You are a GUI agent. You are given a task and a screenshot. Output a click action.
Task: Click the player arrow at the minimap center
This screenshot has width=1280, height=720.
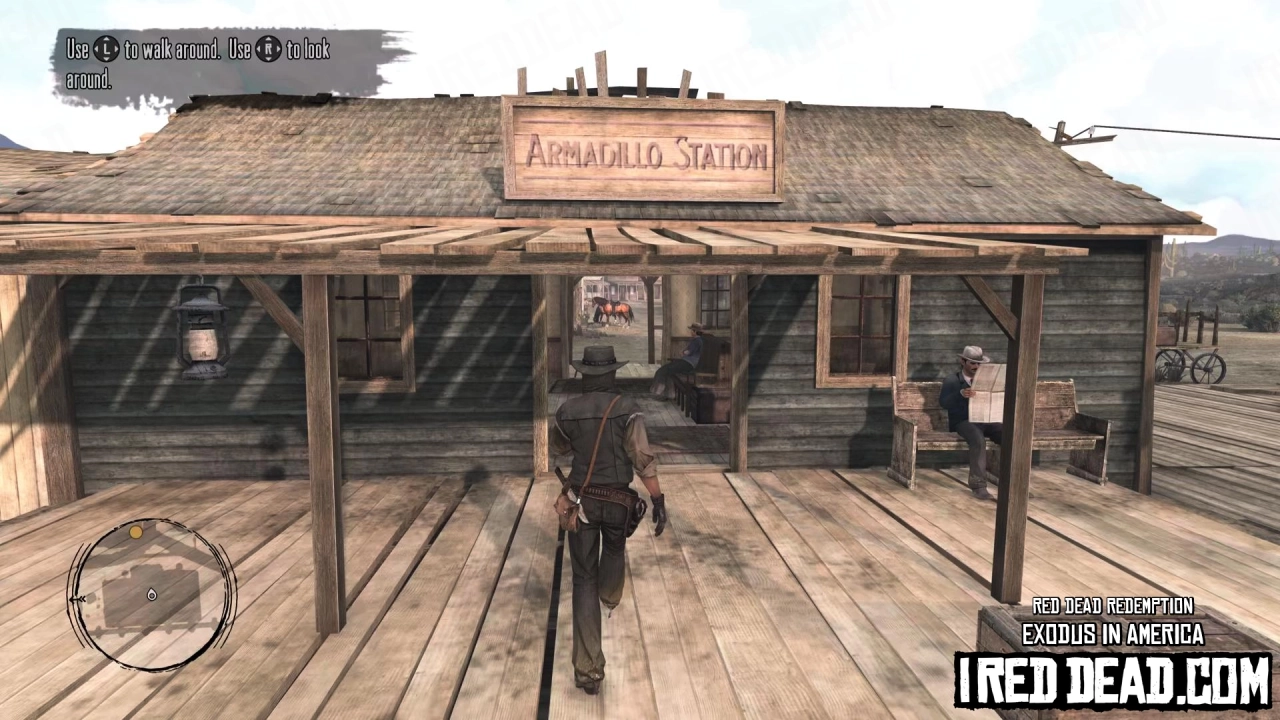coord(152,595)
